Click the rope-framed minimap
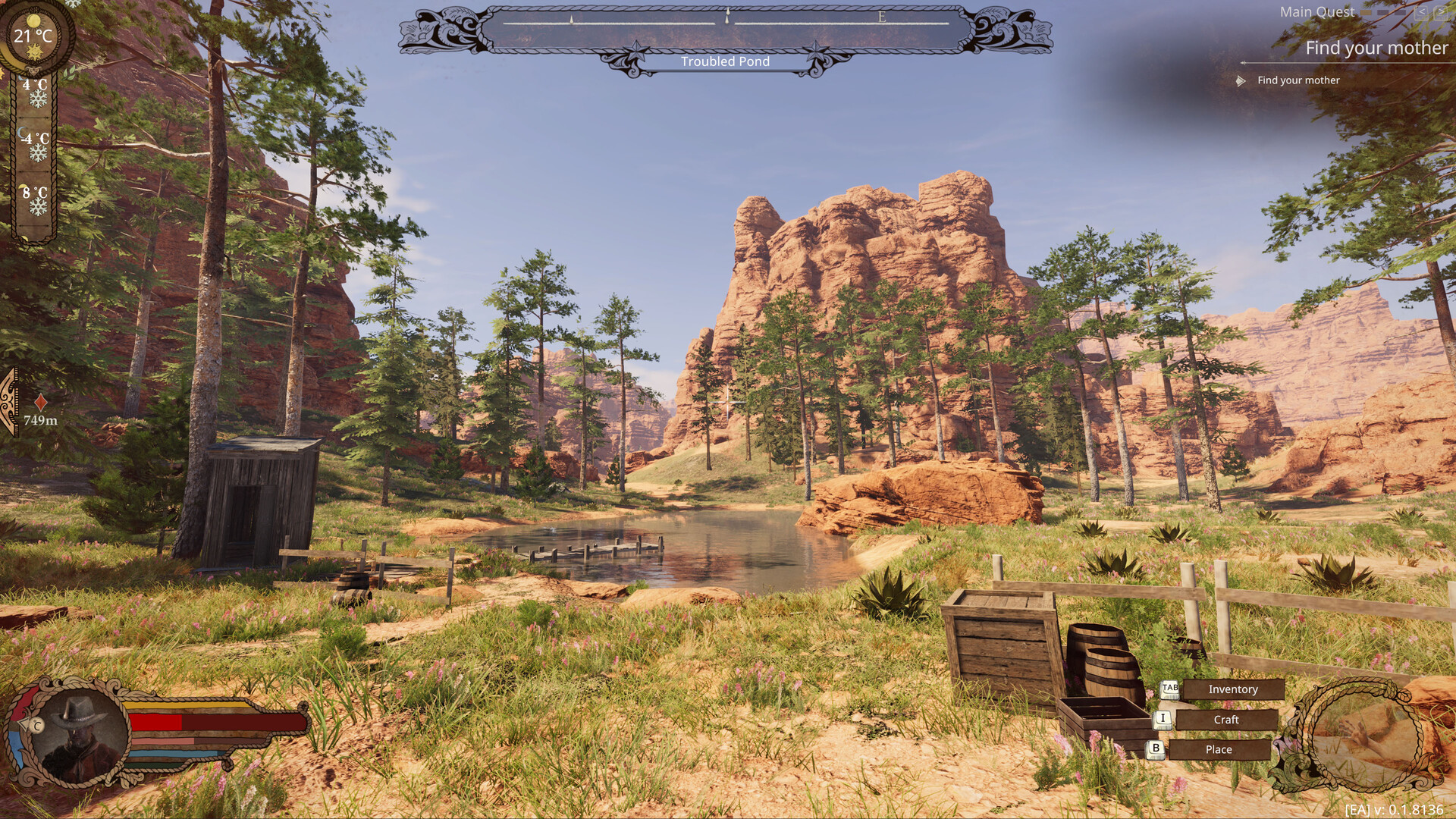1456x819 pixels. pyautogui.click(x=1361, y=736)
